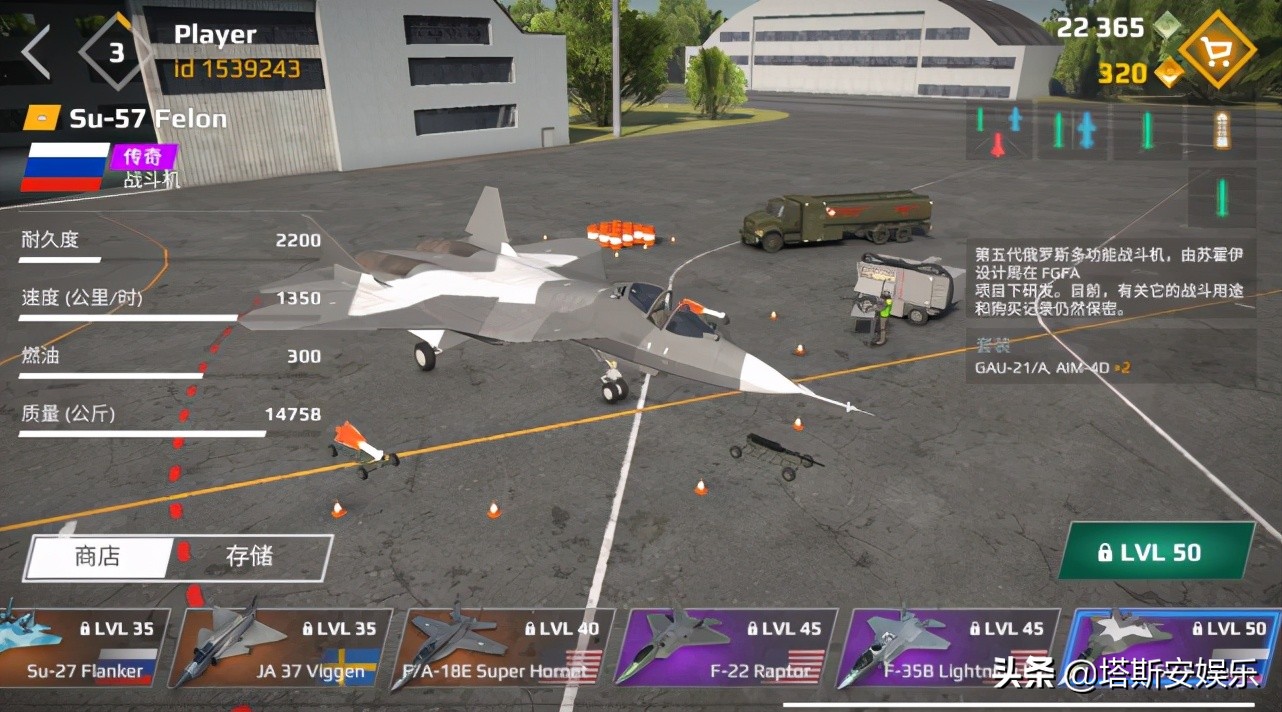Click the gold currency icon beside 320
Image resolution: width=1282 pixels, height=712 pixels.
1167,72
